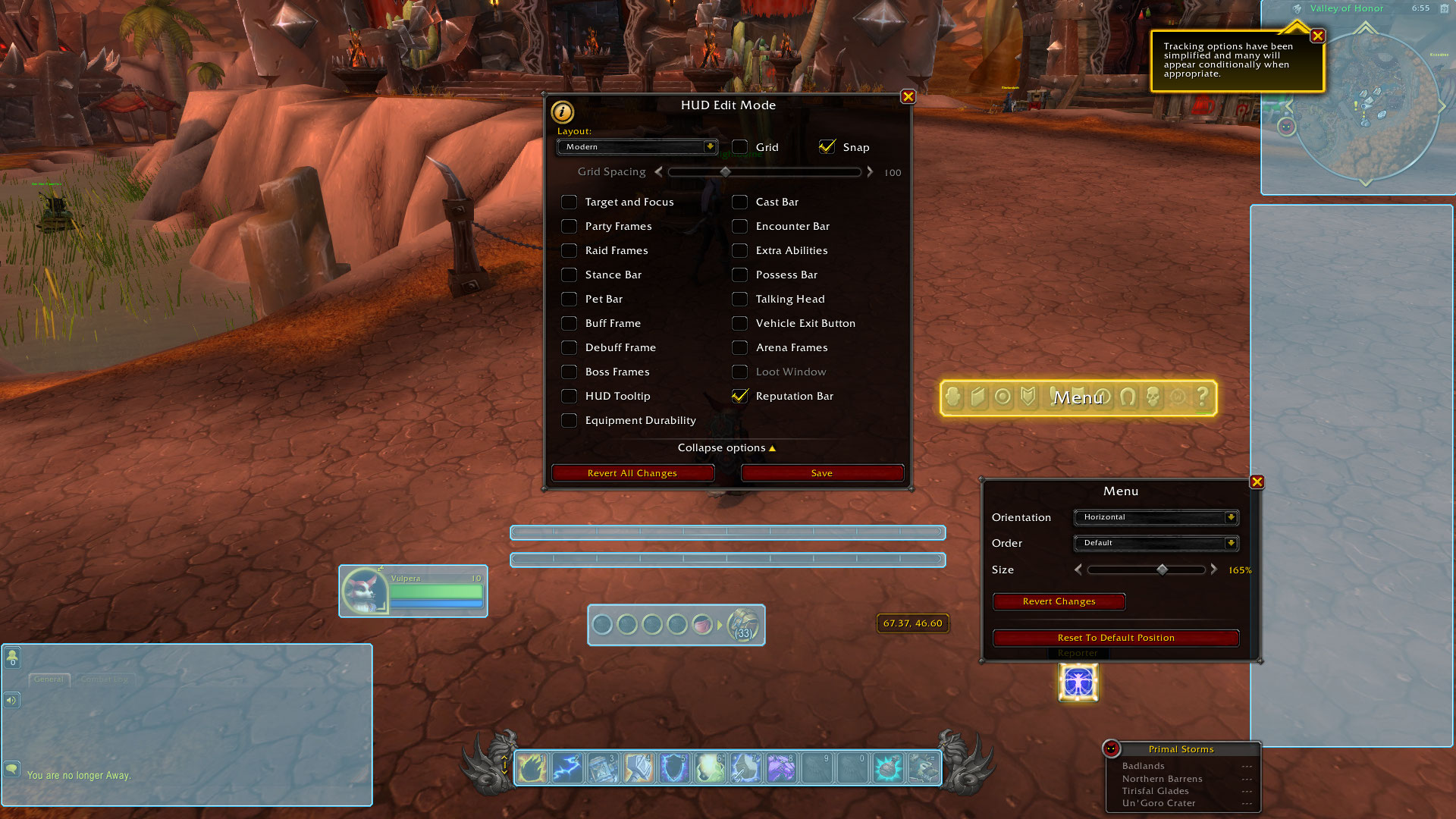Screen dimensions: 1456x819
Task: Save the HUD layout
Action: tap(822, 473)
